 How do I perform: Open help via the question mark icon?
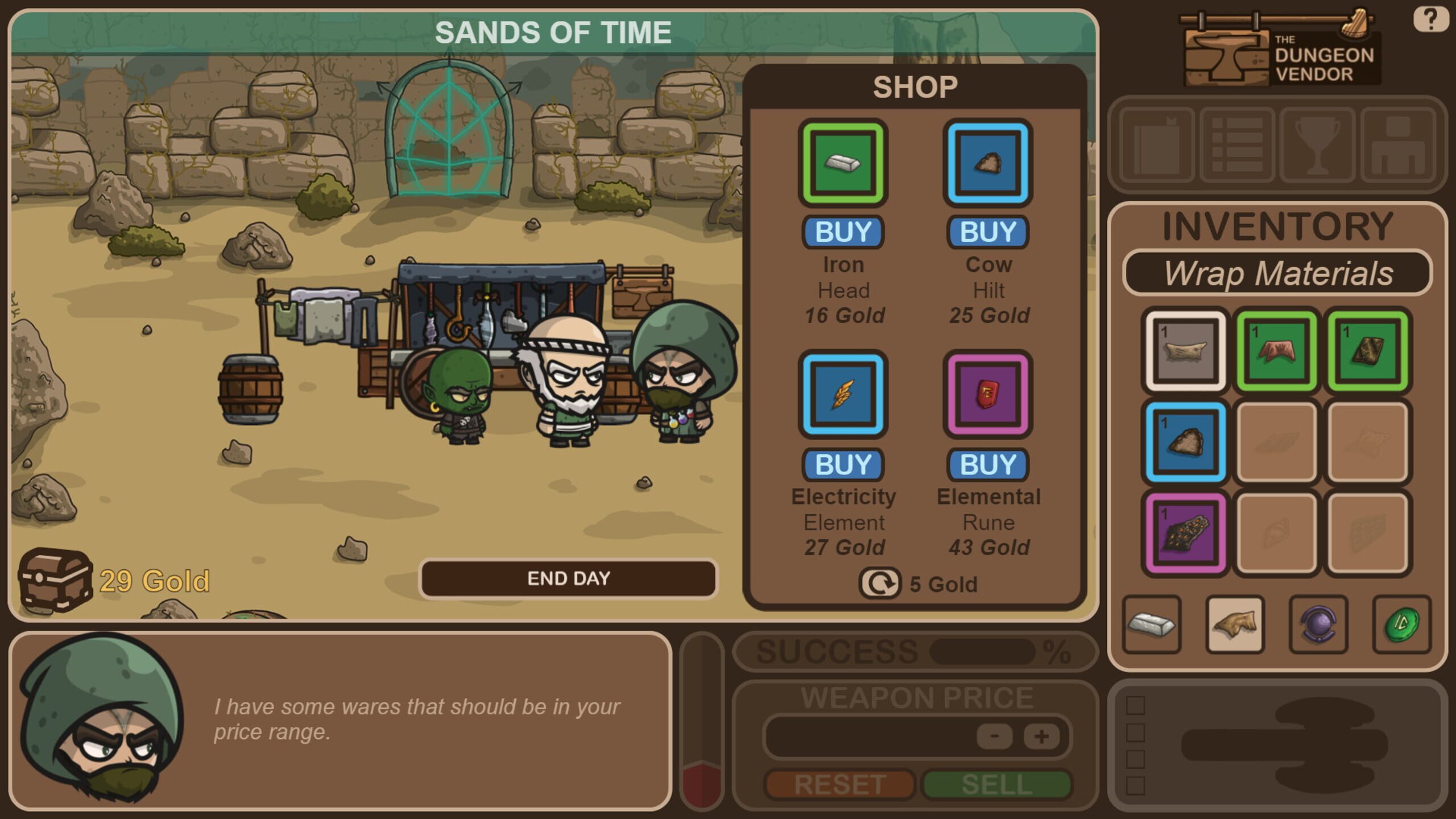(x=1431, y=20)
